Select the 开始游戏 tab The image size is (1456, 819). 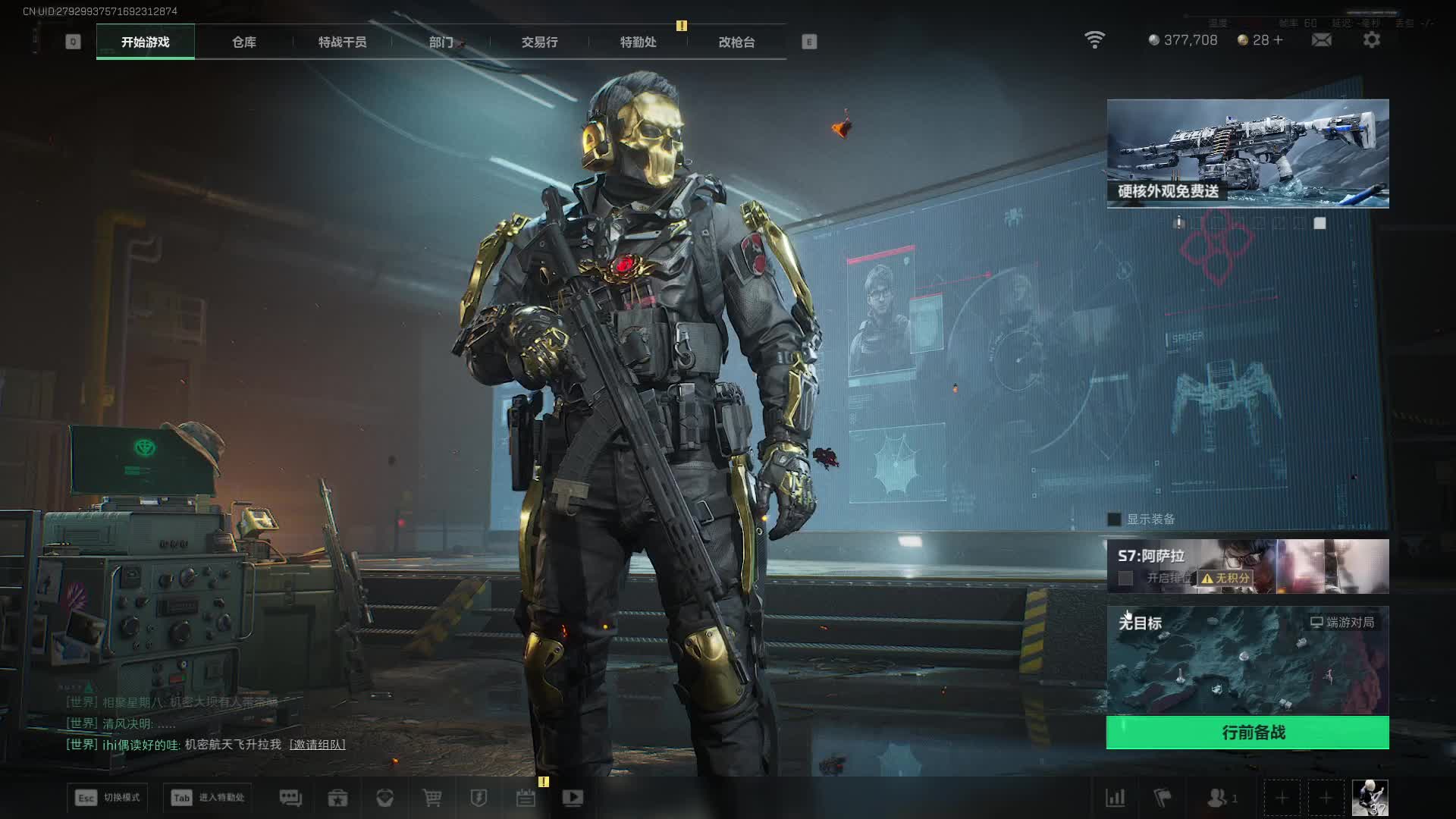pos(145,42)
